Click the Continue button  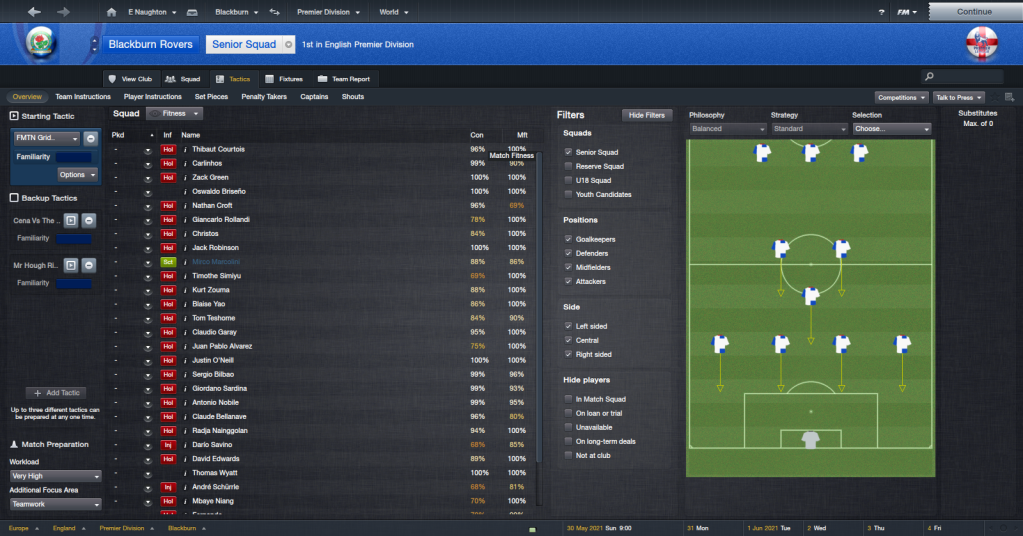pos(974,12)
